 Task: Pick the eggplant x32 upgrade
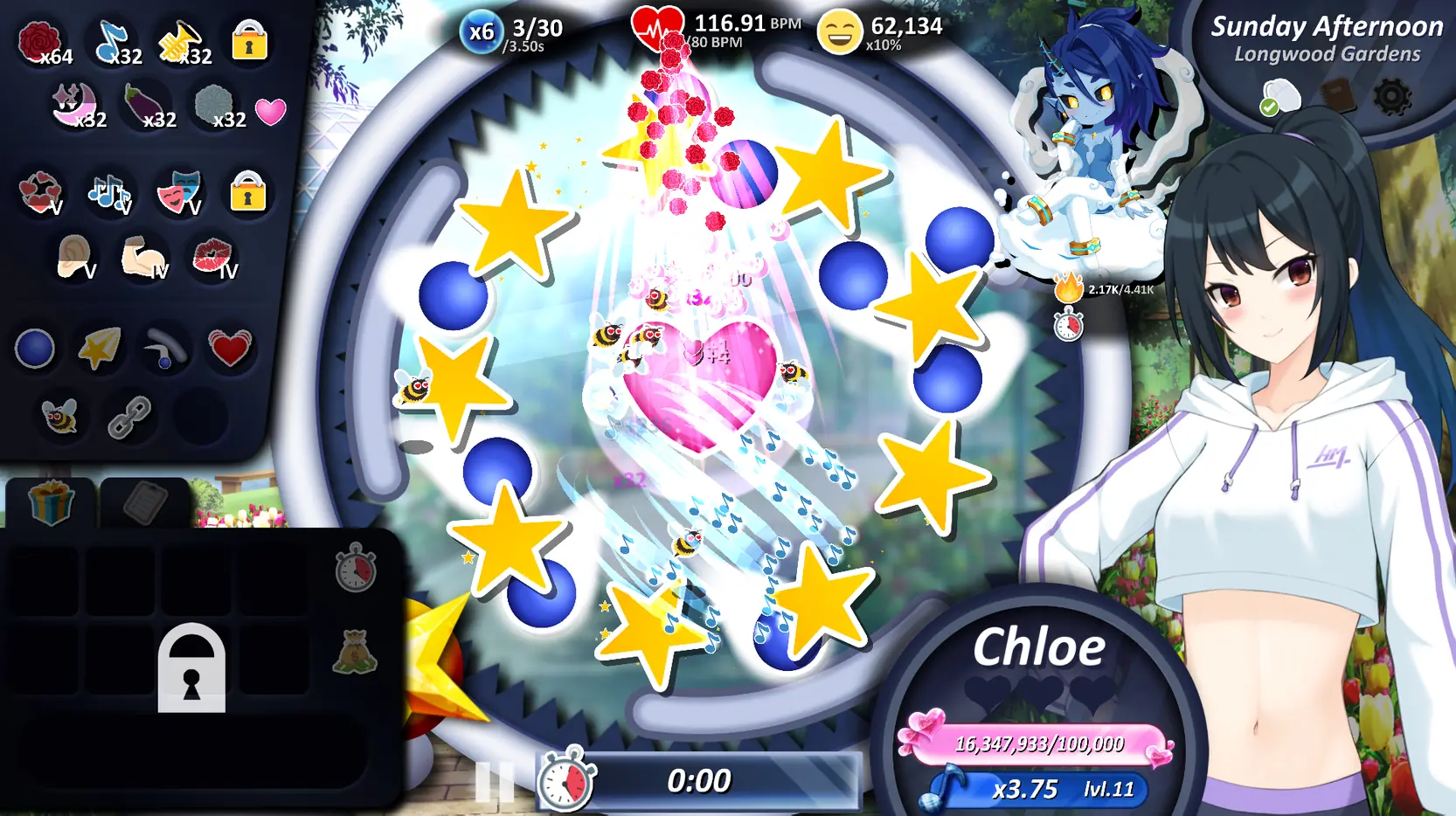[x=145, y=105]
